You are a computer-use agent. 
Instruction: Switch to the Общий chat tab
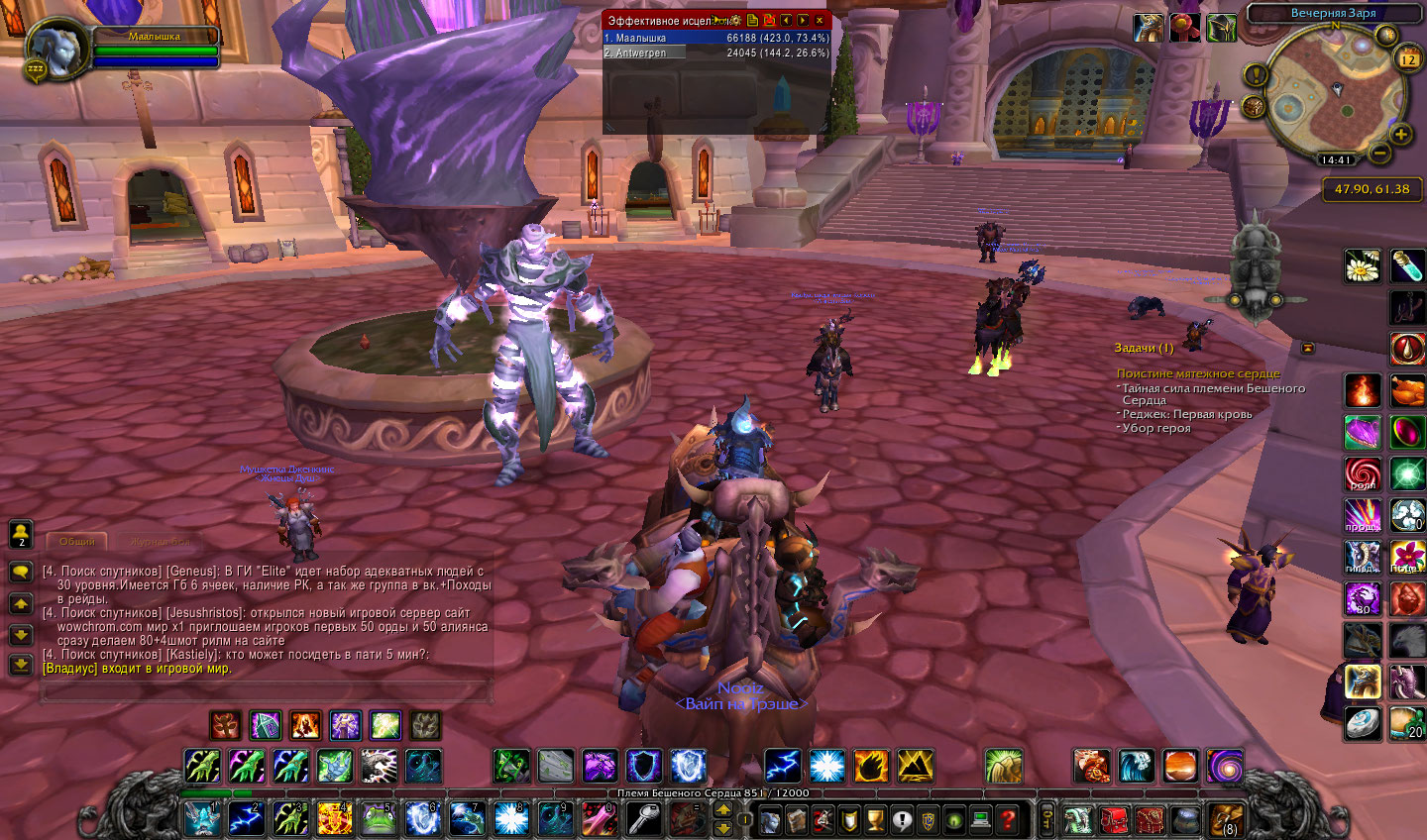76,542
